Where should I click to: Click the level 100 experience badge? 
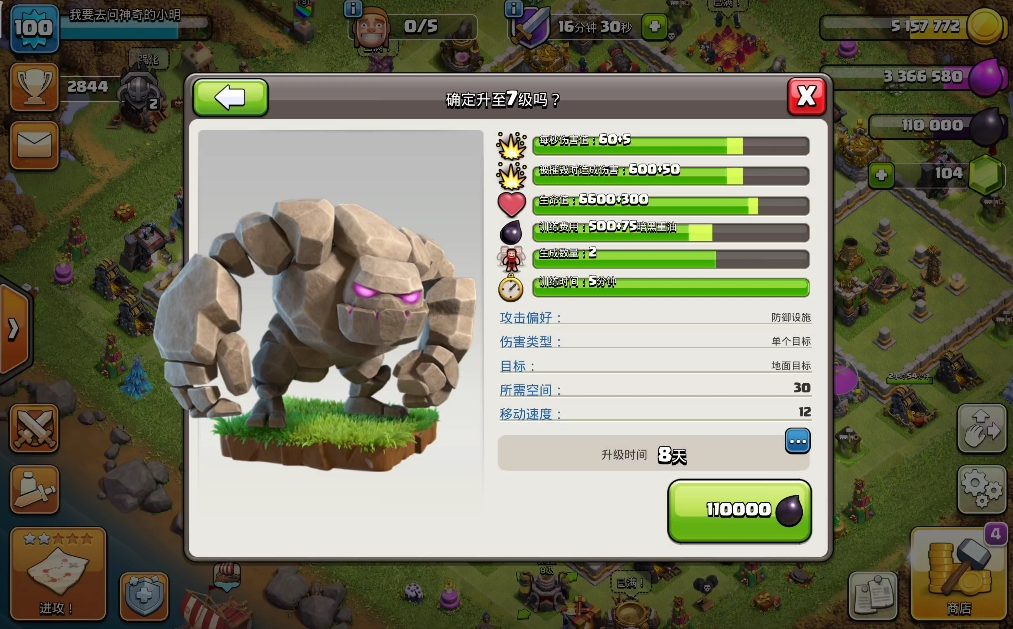pyautogui.click(x=34, y=27)
